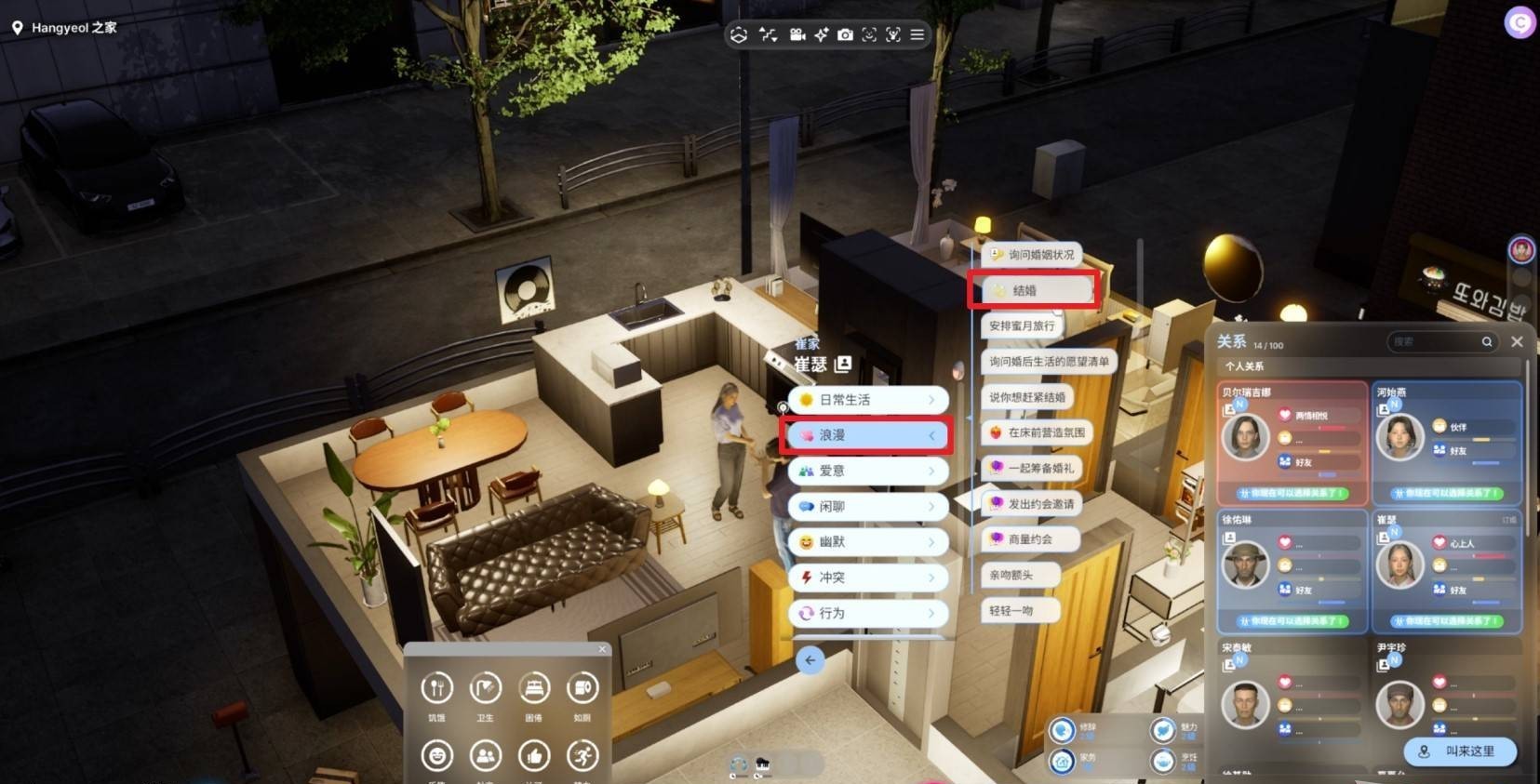
Task: Select 贝尔瑞吉娜's relationship card
Action: point(1292,443)
